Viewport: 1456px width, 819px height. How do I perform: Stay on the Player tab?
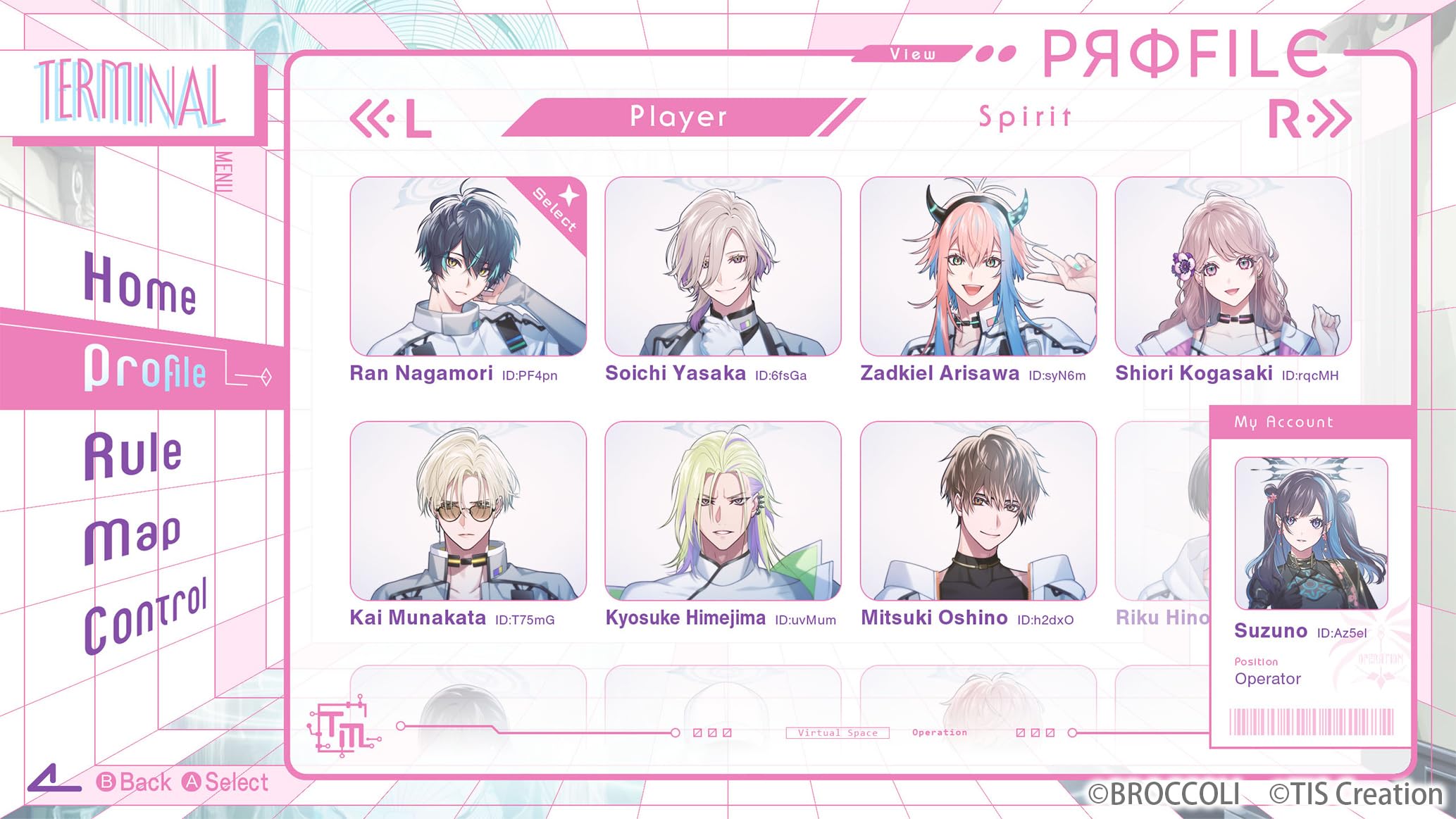(x=678, y=116)
